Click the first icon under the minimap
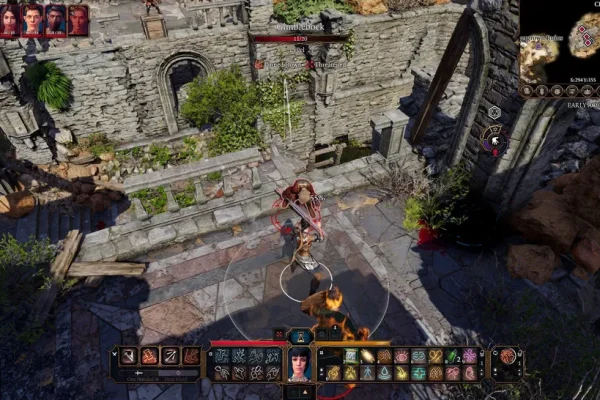 coord(527,90)
